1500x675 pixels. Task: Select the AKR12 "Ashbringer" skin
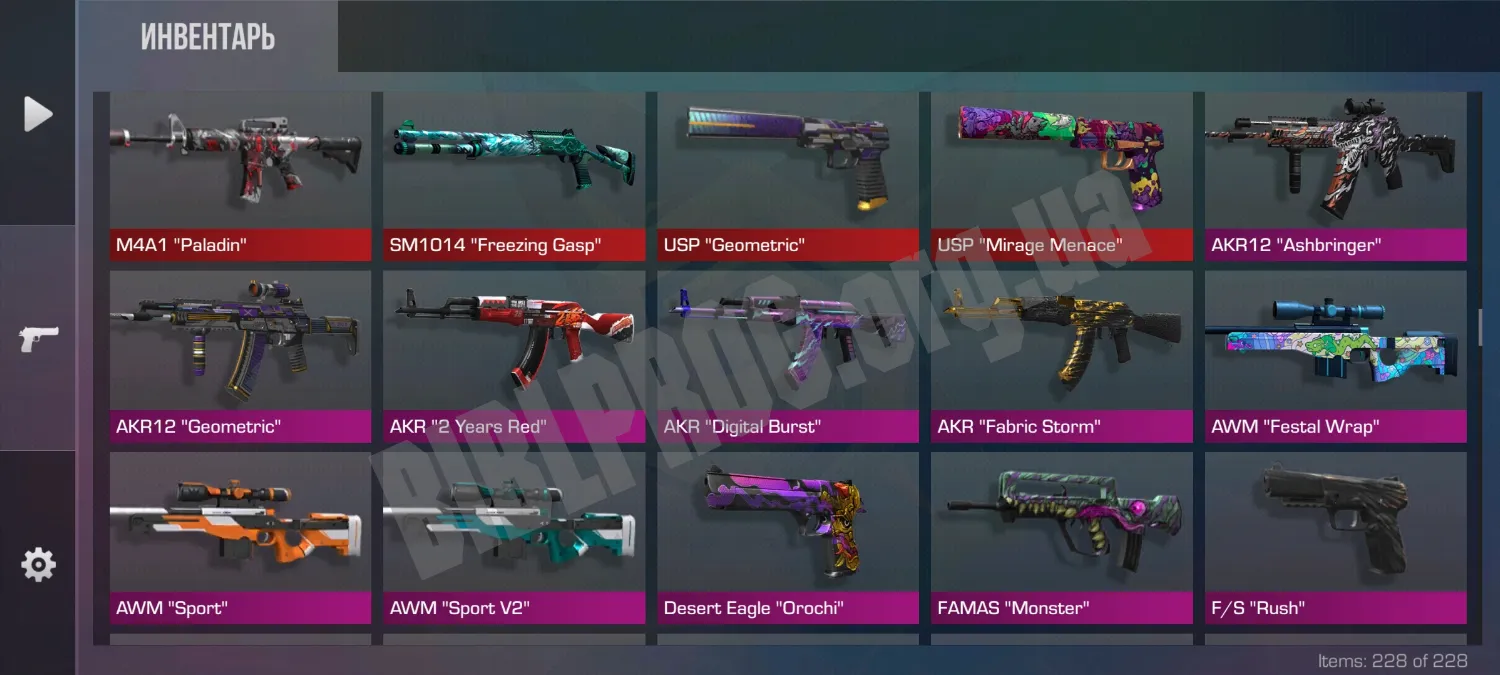(1336, 176)
